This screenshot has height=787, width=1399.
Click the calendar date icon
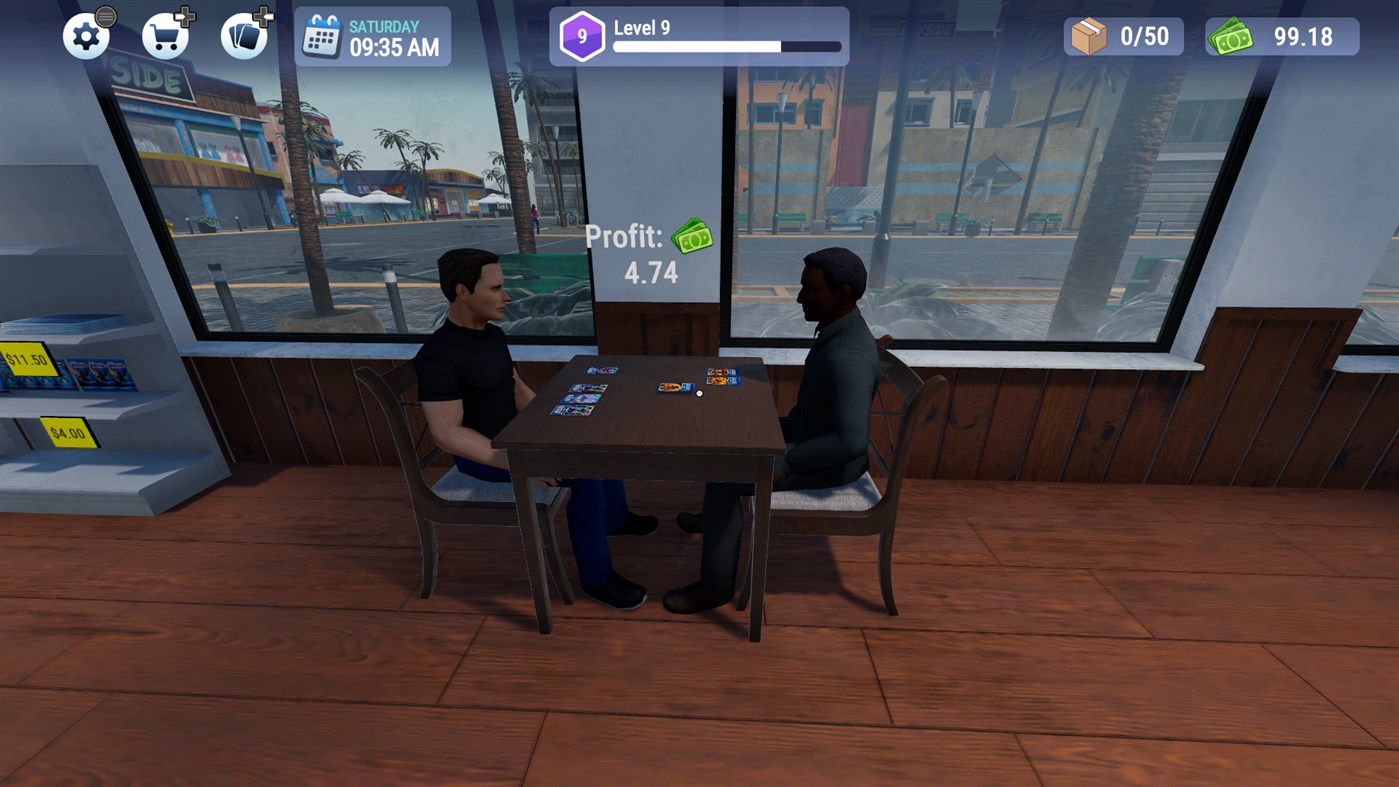[x=323, y=35]
